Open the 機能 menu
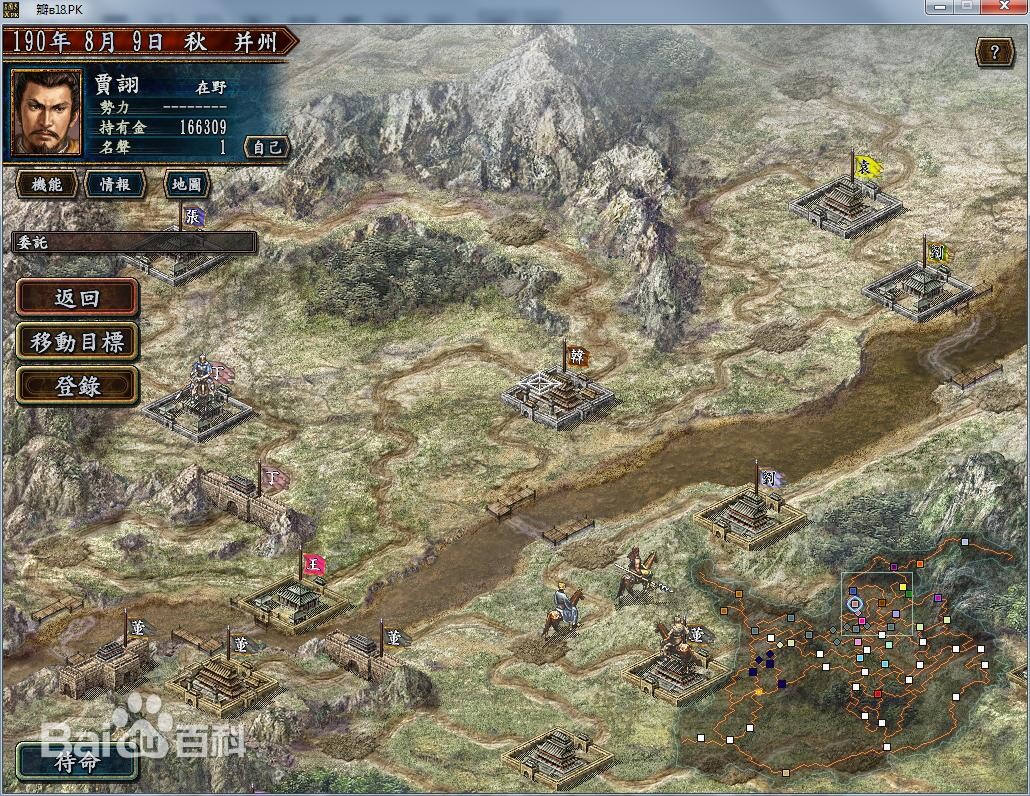The width and height of the screenshot is (1030, 796). pos(47,184)
